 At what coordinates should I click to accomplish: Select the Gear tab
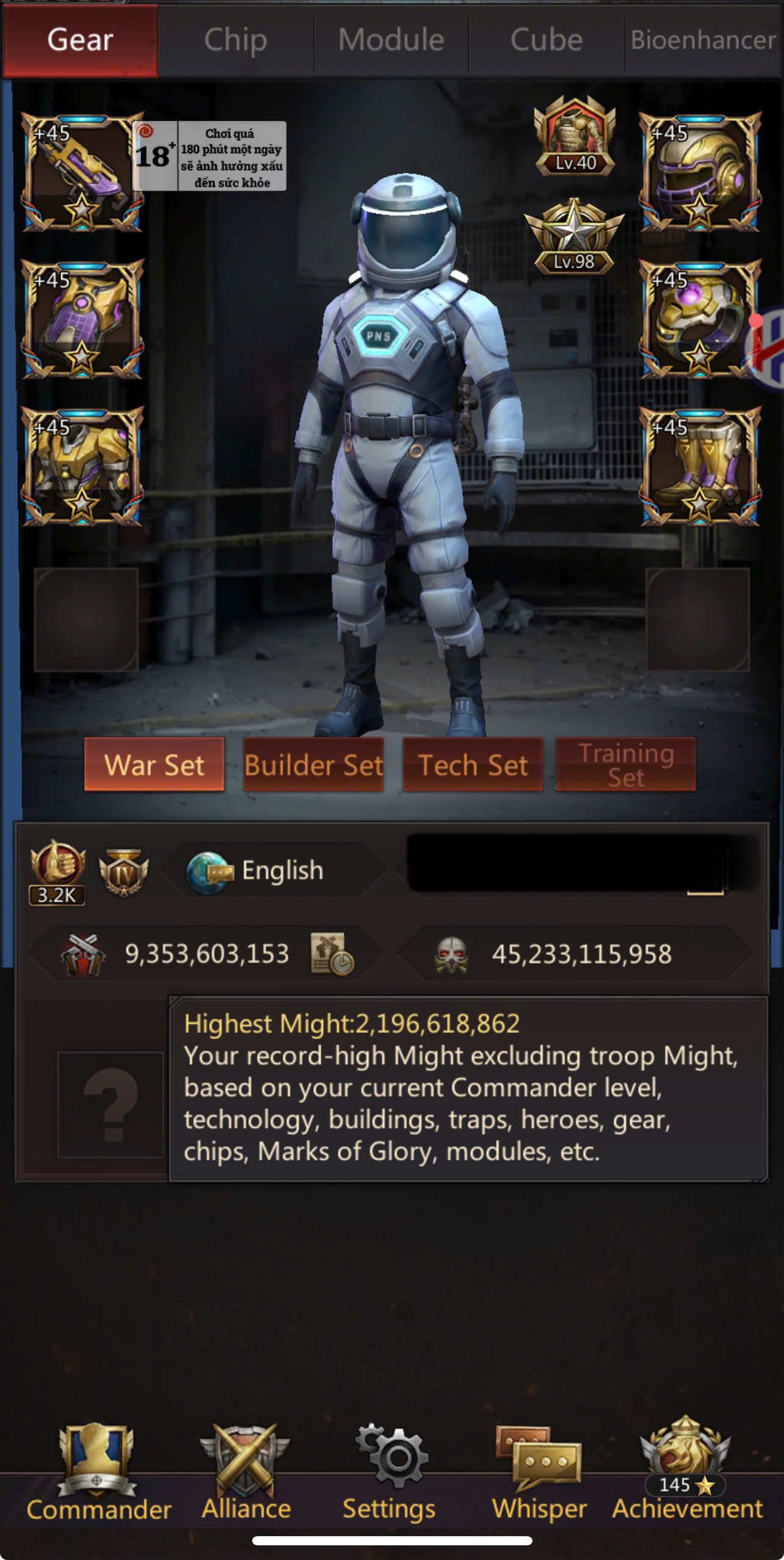(80, 40)
